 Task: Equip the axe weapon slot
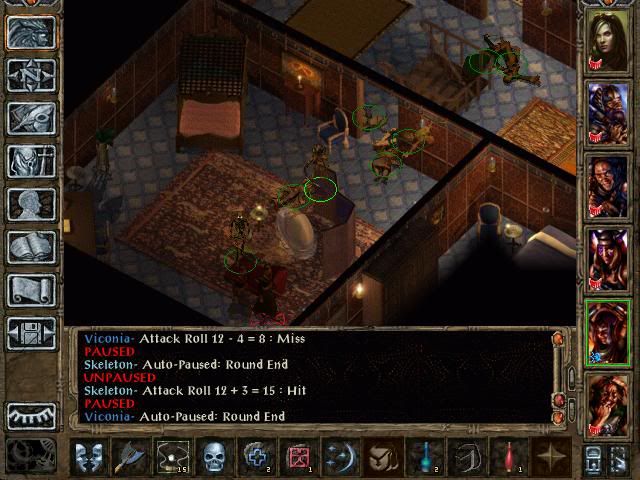(x=132, y=457)
